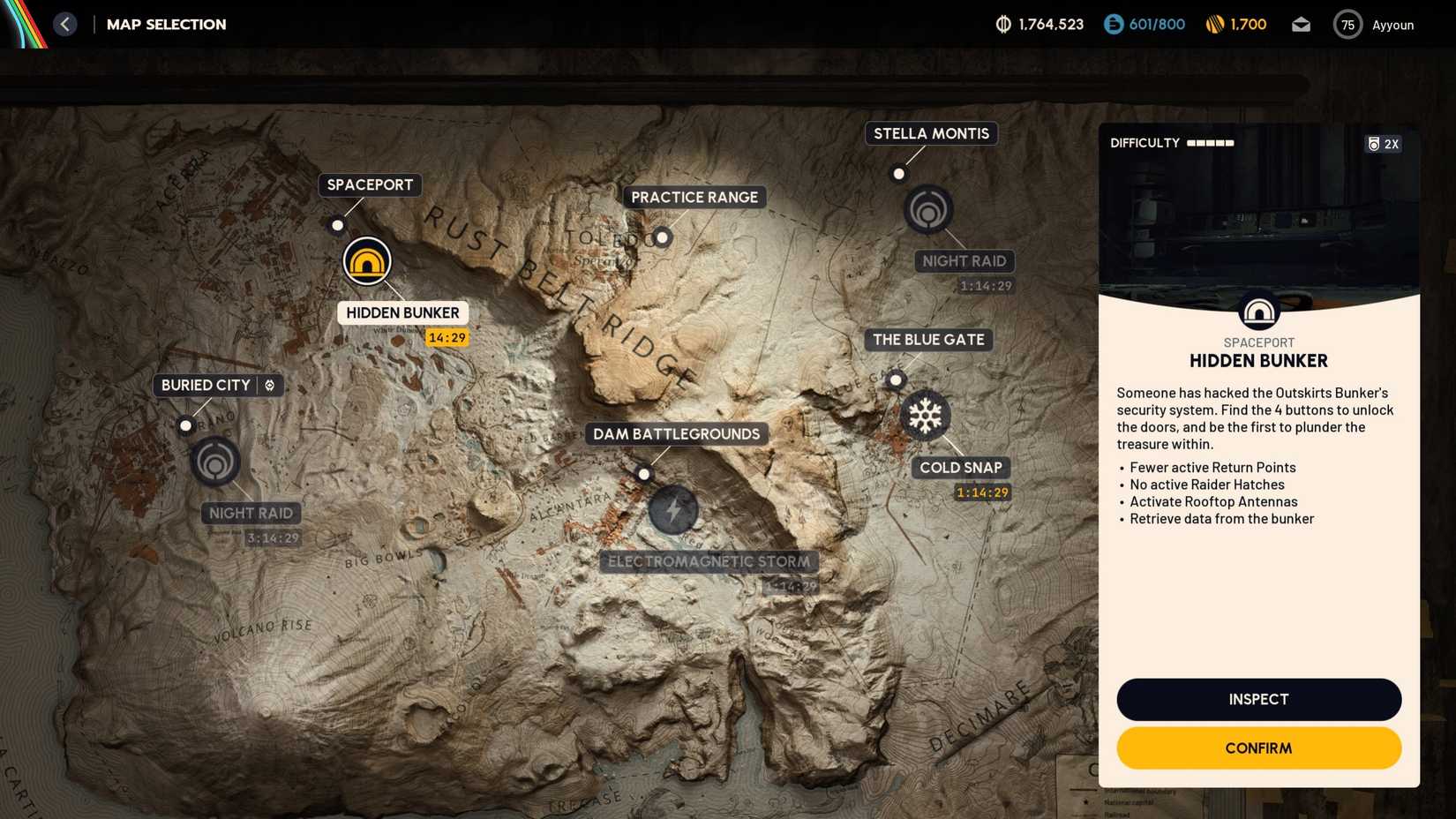Select the Night Raid icon below Buried City
1456x819 pixels.
tap(214, 461)
